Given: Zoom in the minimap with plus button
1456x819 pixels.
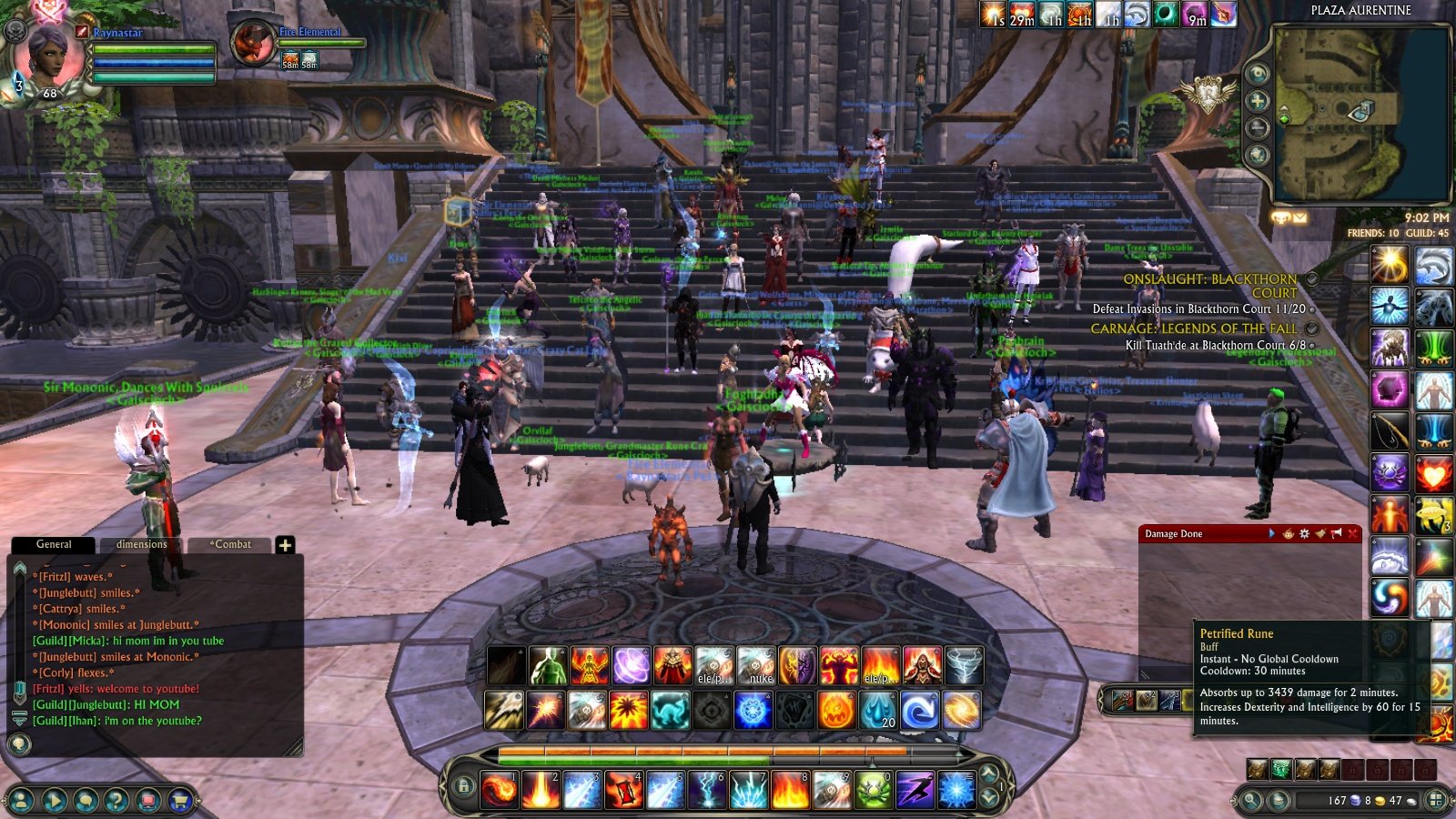Looking at the screenshot, I should click(1258, 101).
